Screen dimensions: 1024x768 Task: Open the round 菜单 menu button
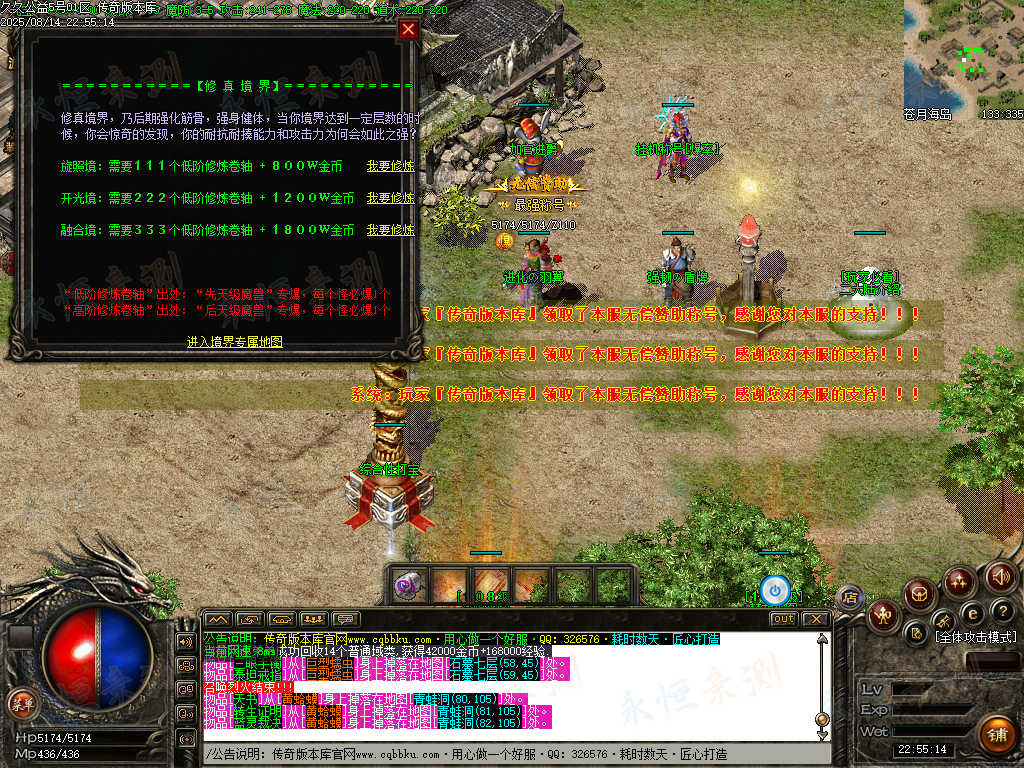[21, 703]
